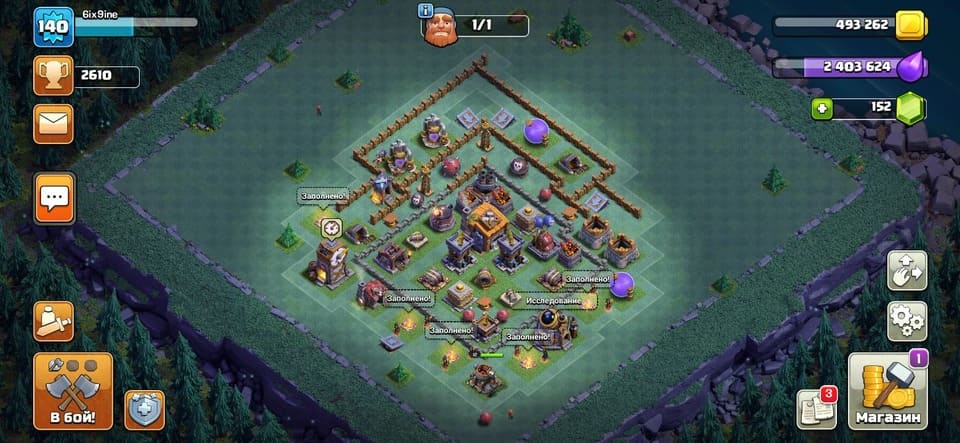
Task: Start a battle with the В бой! button
Action: click(72, 390)
